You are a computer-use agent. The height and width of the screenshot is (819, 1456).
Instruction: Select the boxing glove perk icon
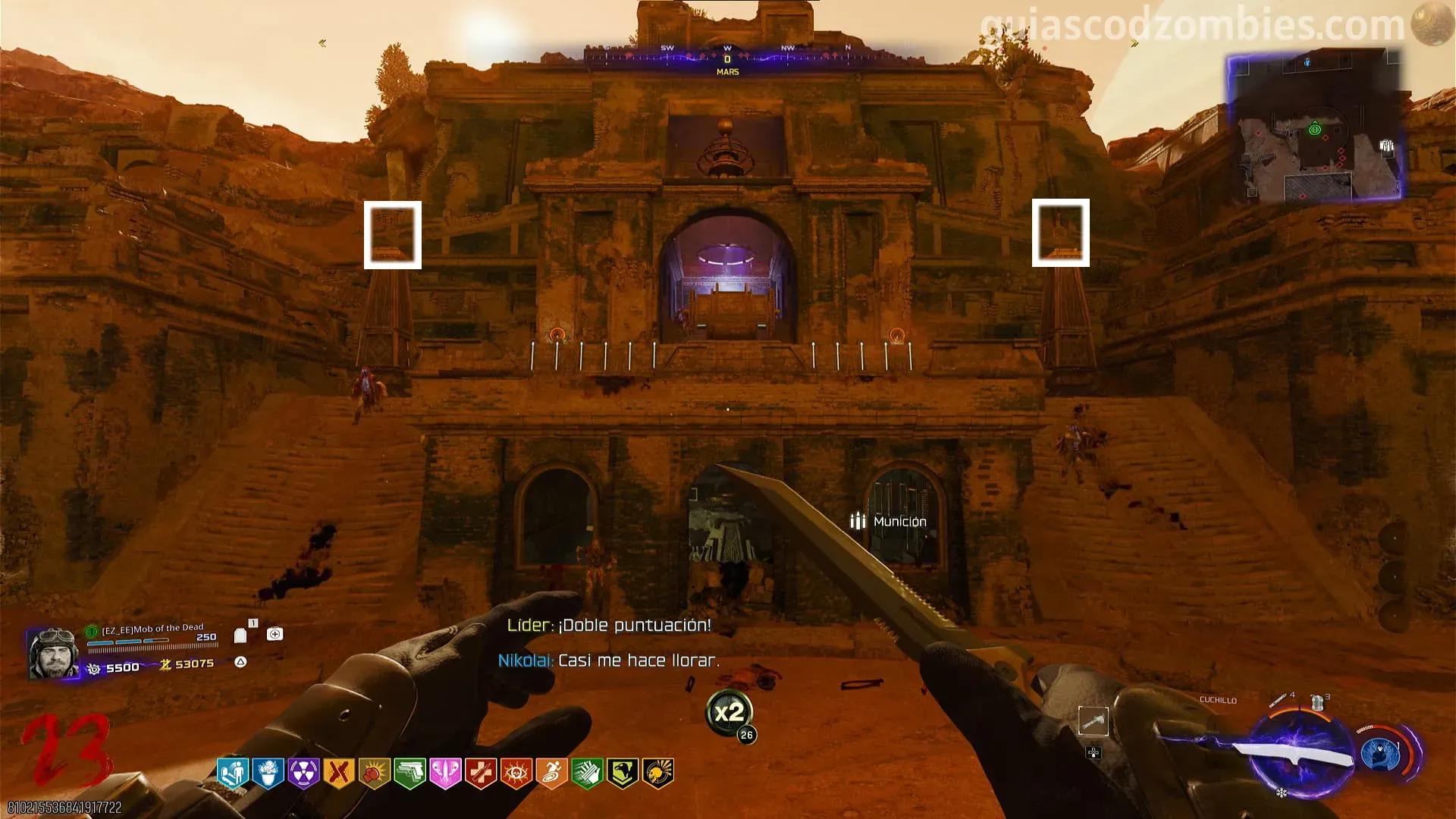point(374,773)
